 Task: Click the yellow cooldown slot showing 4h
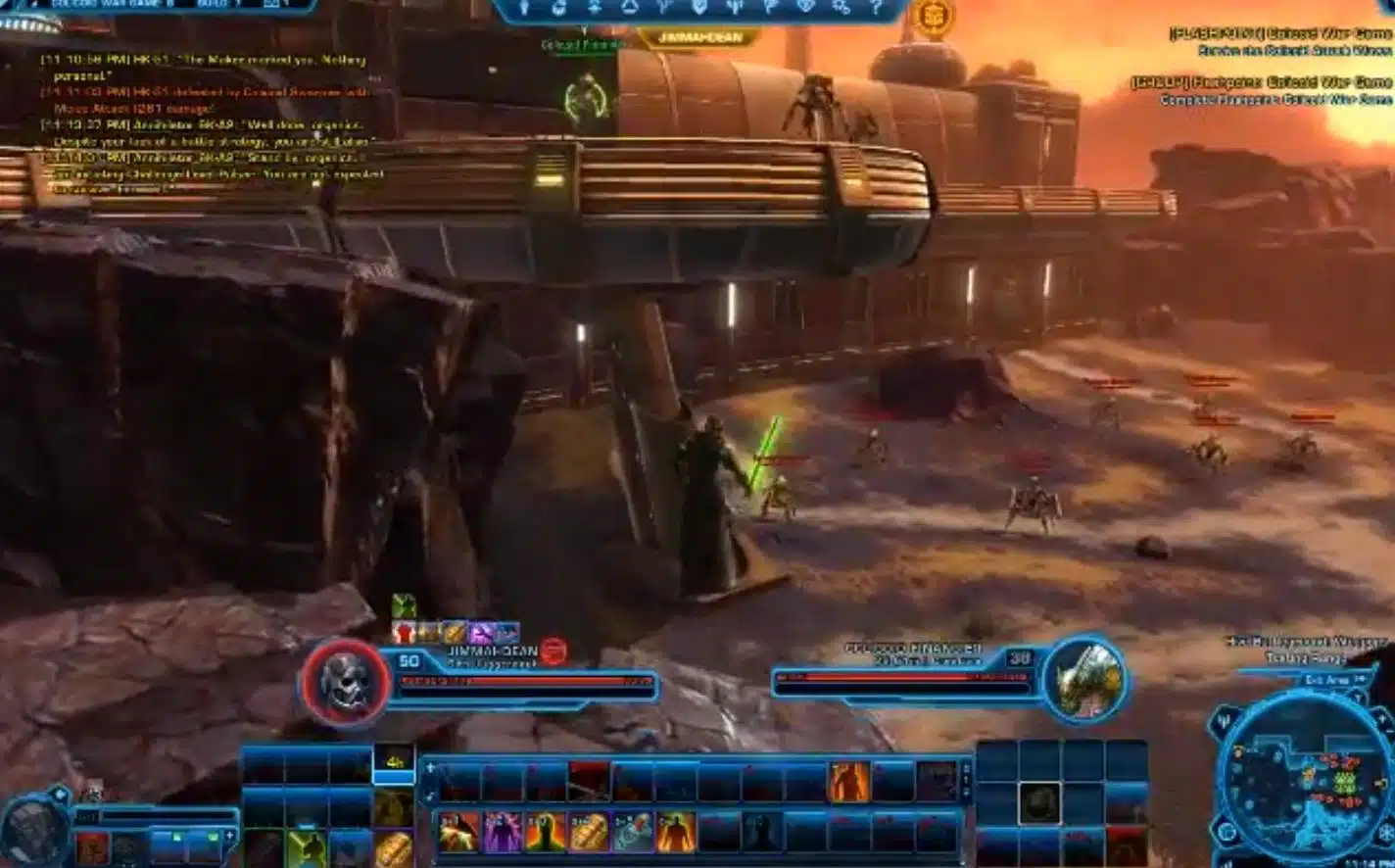click(394, 763)
